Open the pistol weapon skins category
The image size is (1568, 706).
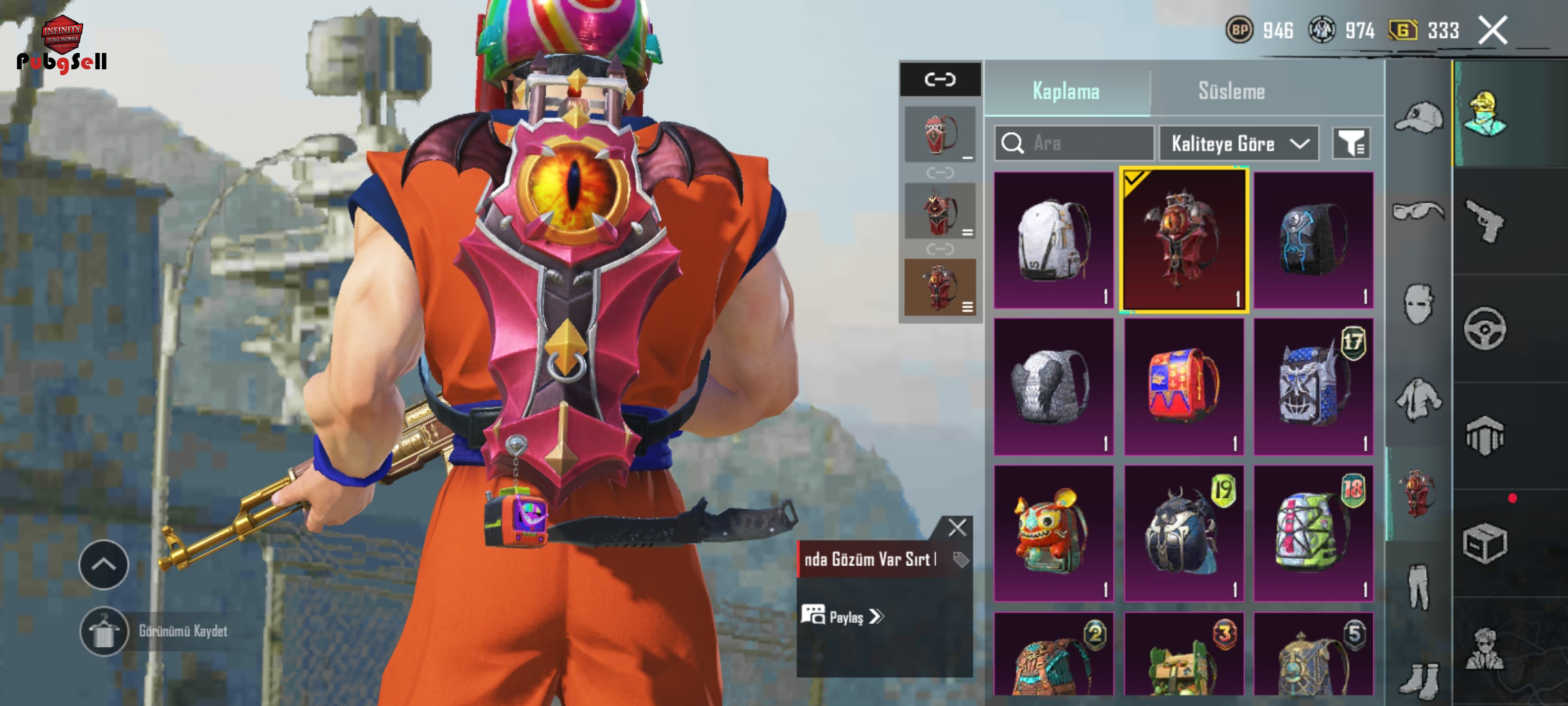[x=1484, y=222]
